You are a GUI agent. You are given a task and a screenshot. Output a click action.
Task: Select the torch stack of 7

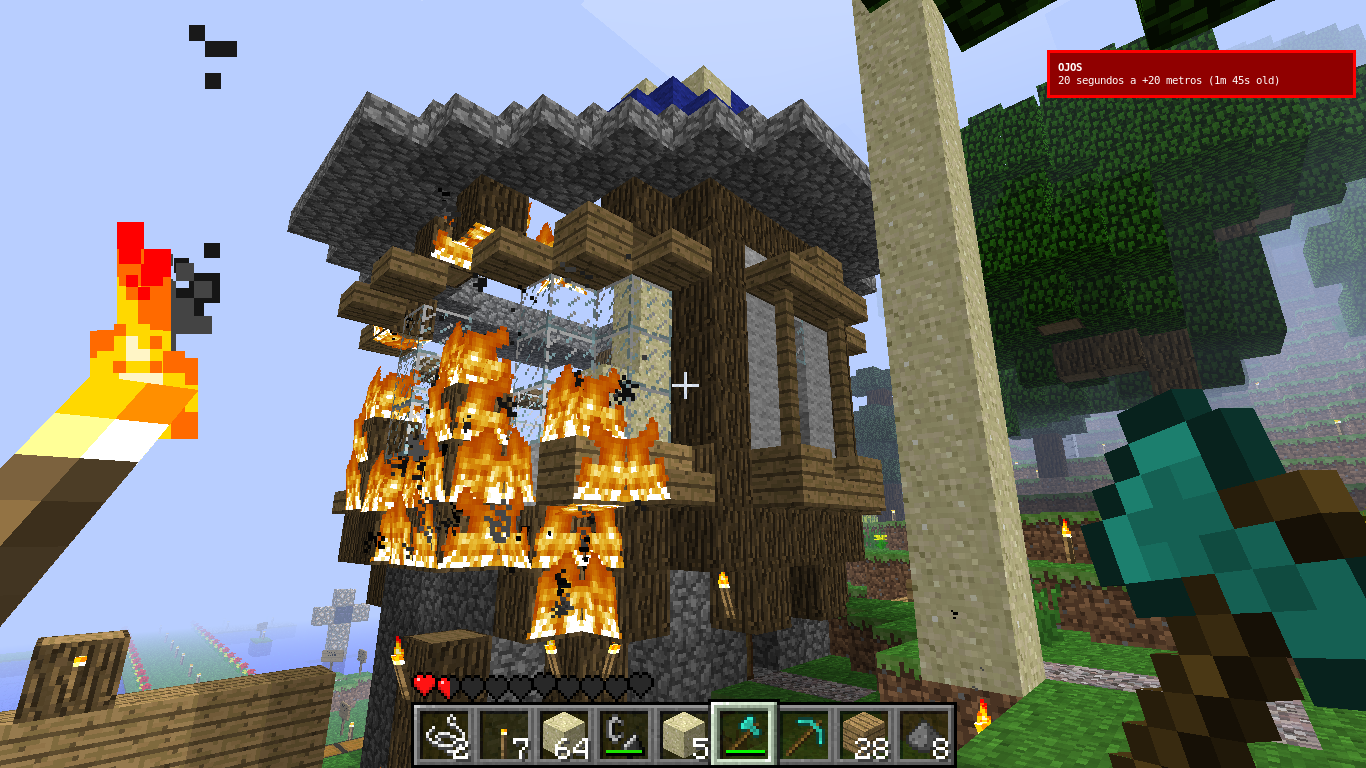coord(504,735)
